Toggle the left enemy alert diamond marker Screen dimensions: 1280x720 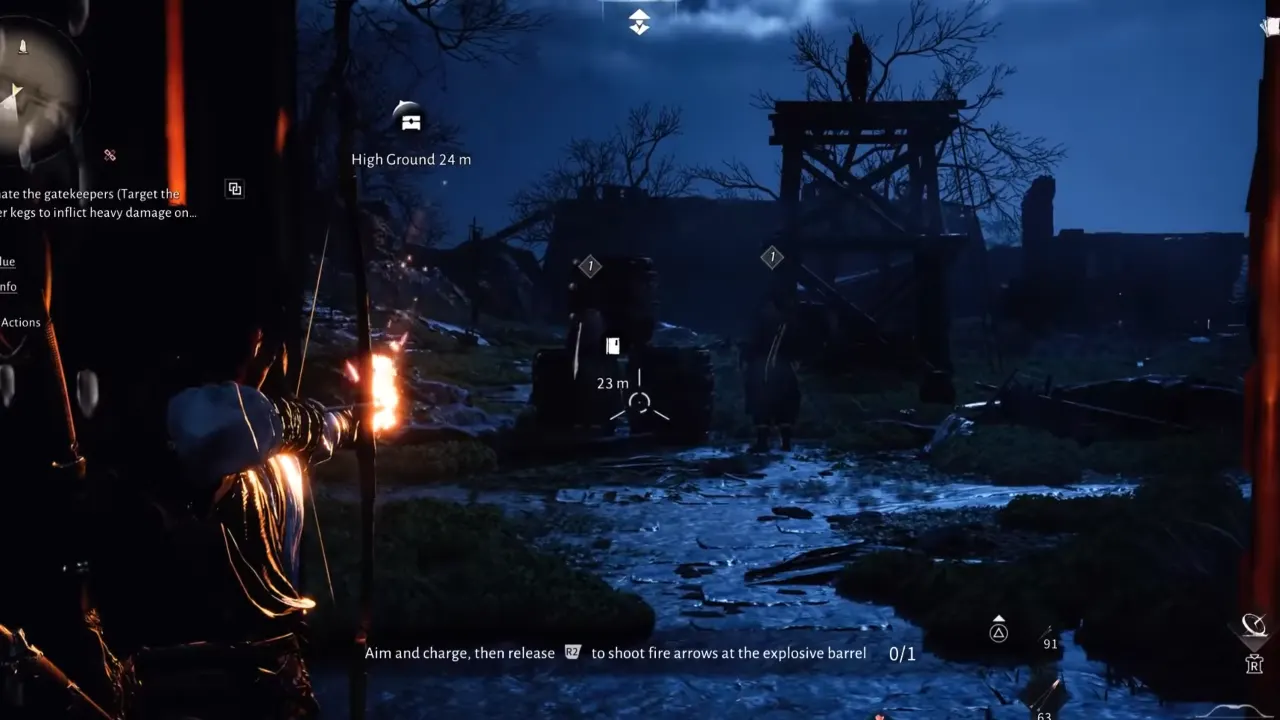(x=590, y=266)
